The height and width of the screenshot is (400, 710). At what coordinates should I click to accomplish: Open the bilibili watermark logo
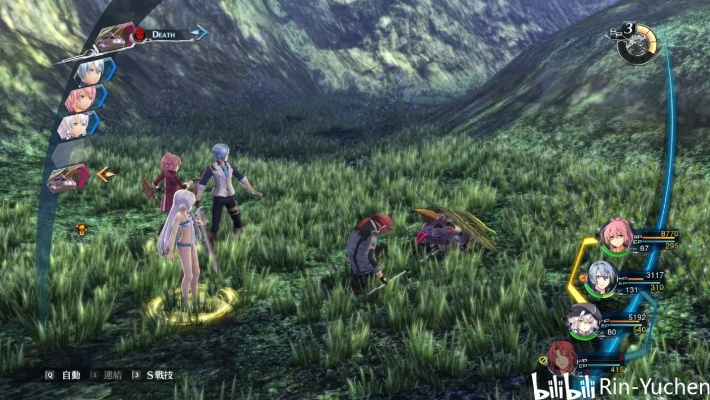(x=562, y=385)
